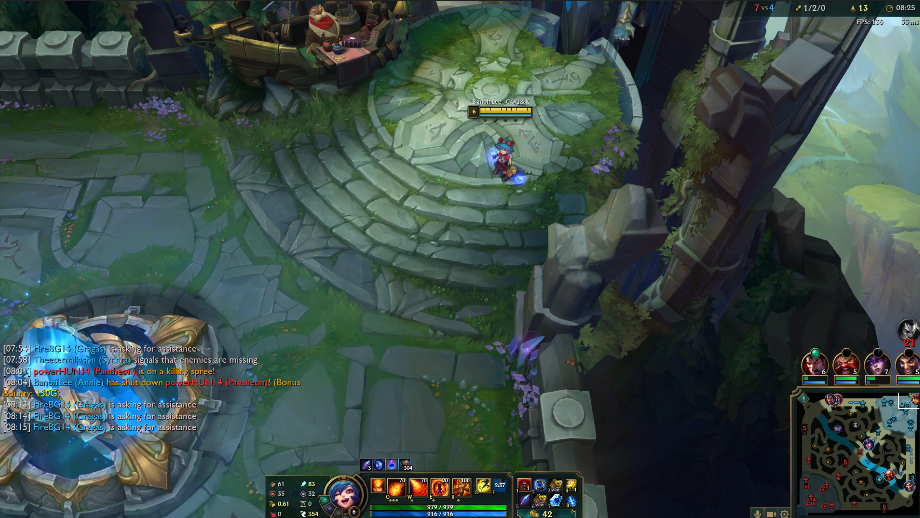
Task: Click the Pyromania passive icon
Action: (378, 486)
